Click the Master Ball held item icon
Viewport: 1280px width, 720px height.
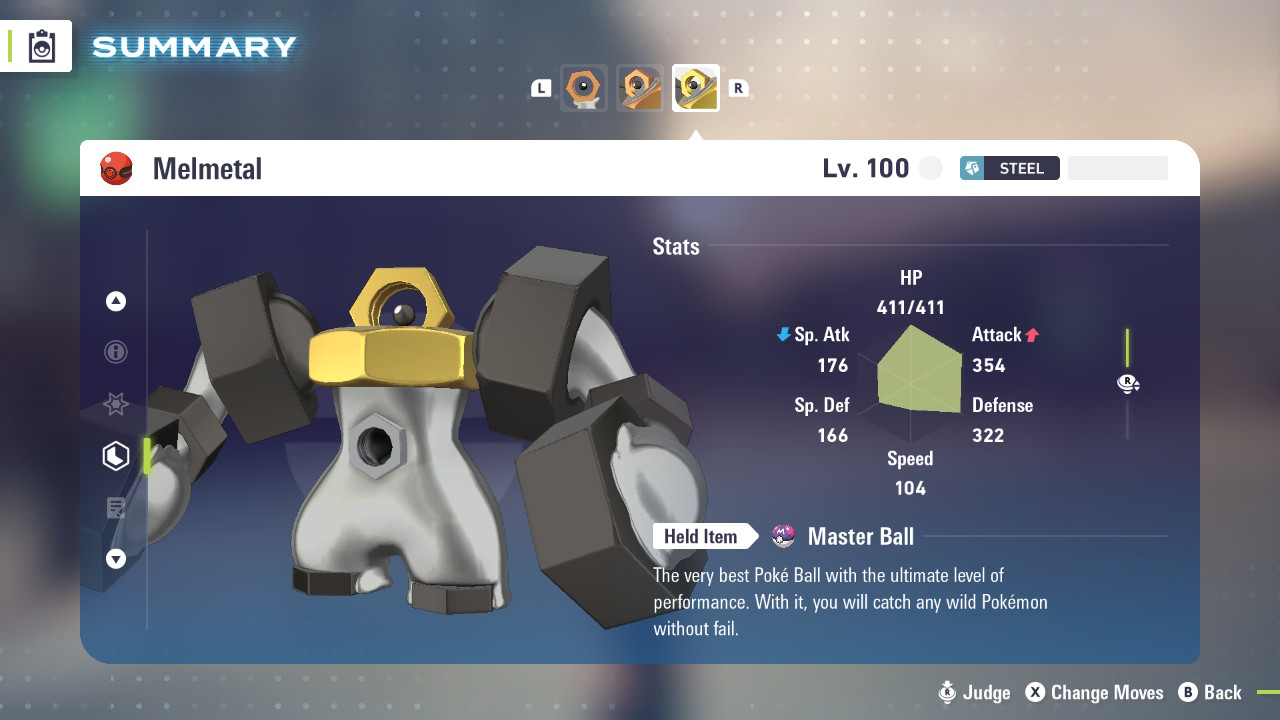click(x=782, y=536)
